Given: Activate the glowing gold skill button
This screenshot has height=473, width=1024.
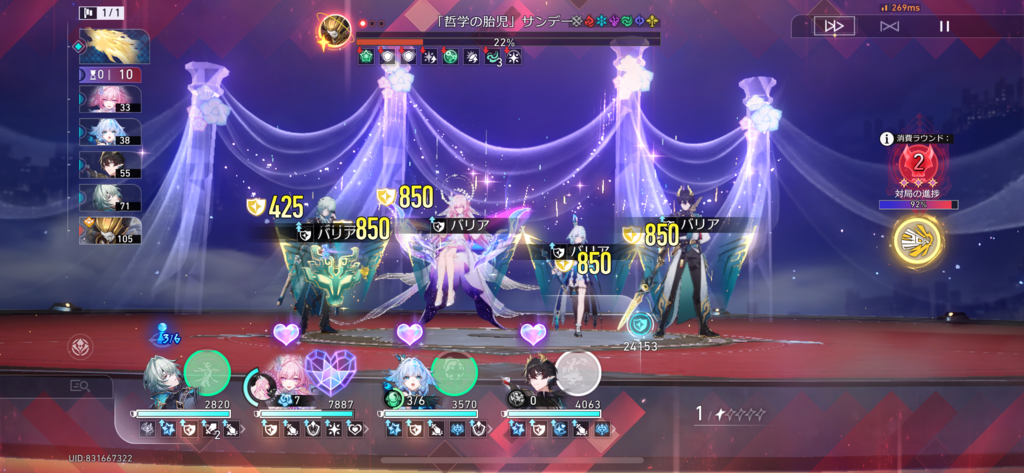Looking at the screenshot, I should pos(918,241).
